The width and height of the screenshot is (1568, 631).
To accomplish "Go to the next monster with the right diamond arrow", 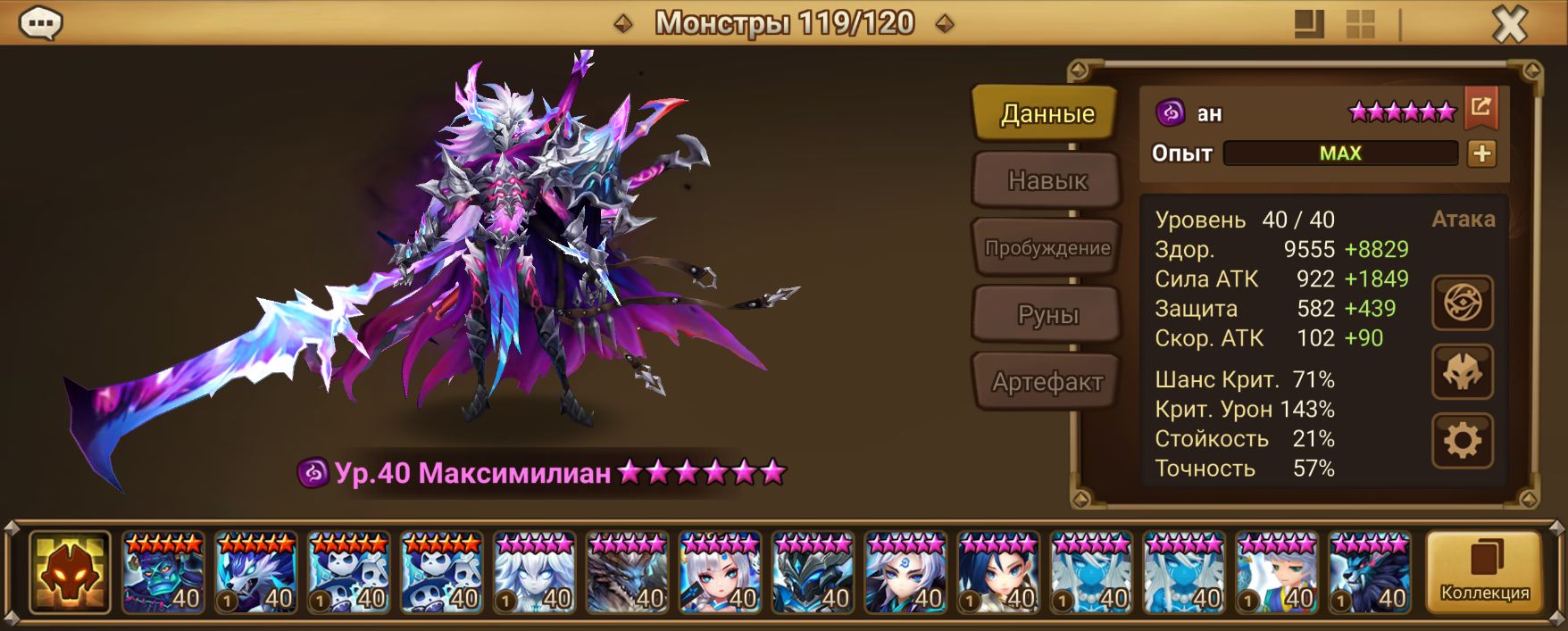I will pos(944,24).
